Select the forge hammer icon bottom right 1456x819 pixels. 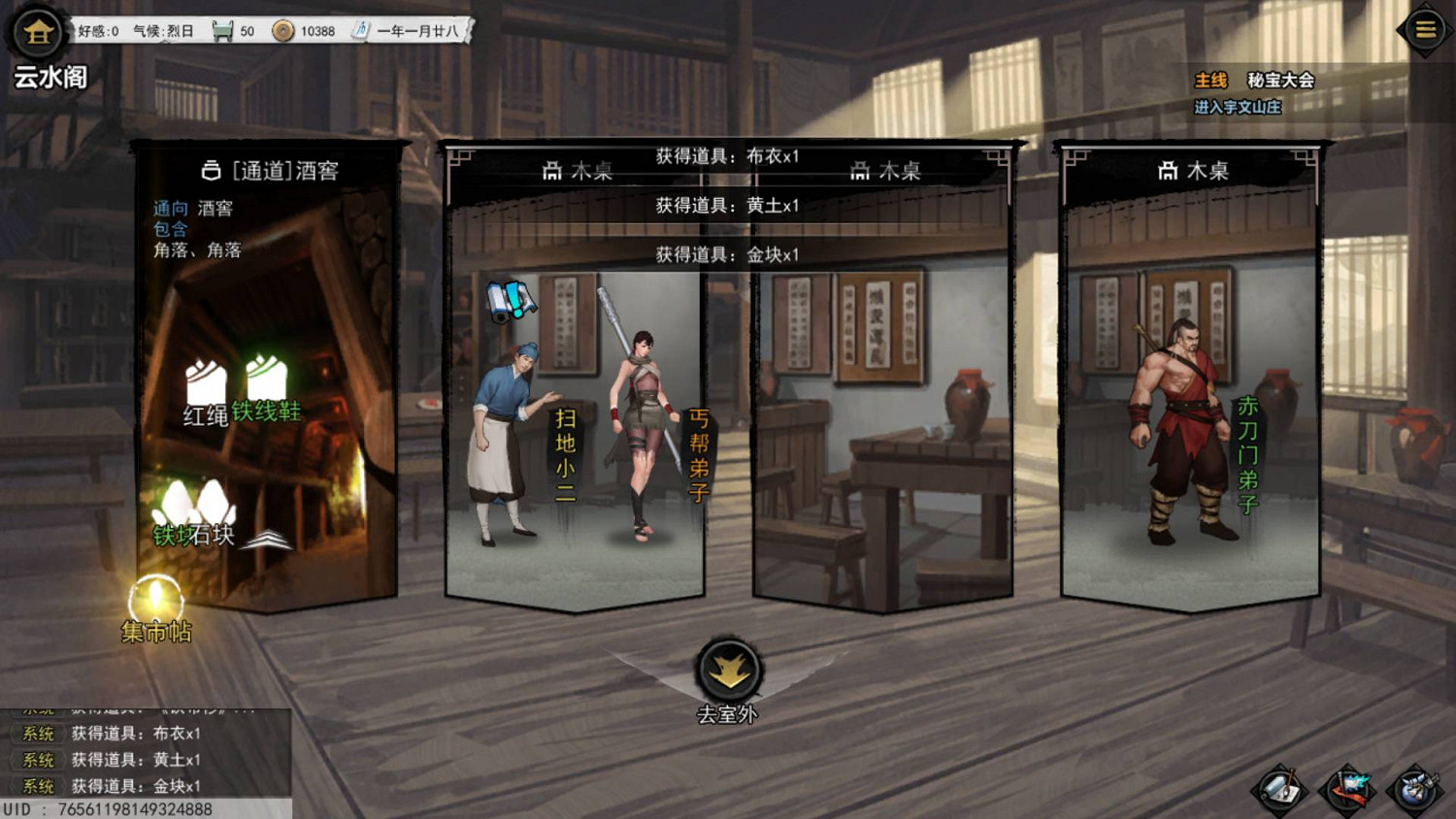1281,788
